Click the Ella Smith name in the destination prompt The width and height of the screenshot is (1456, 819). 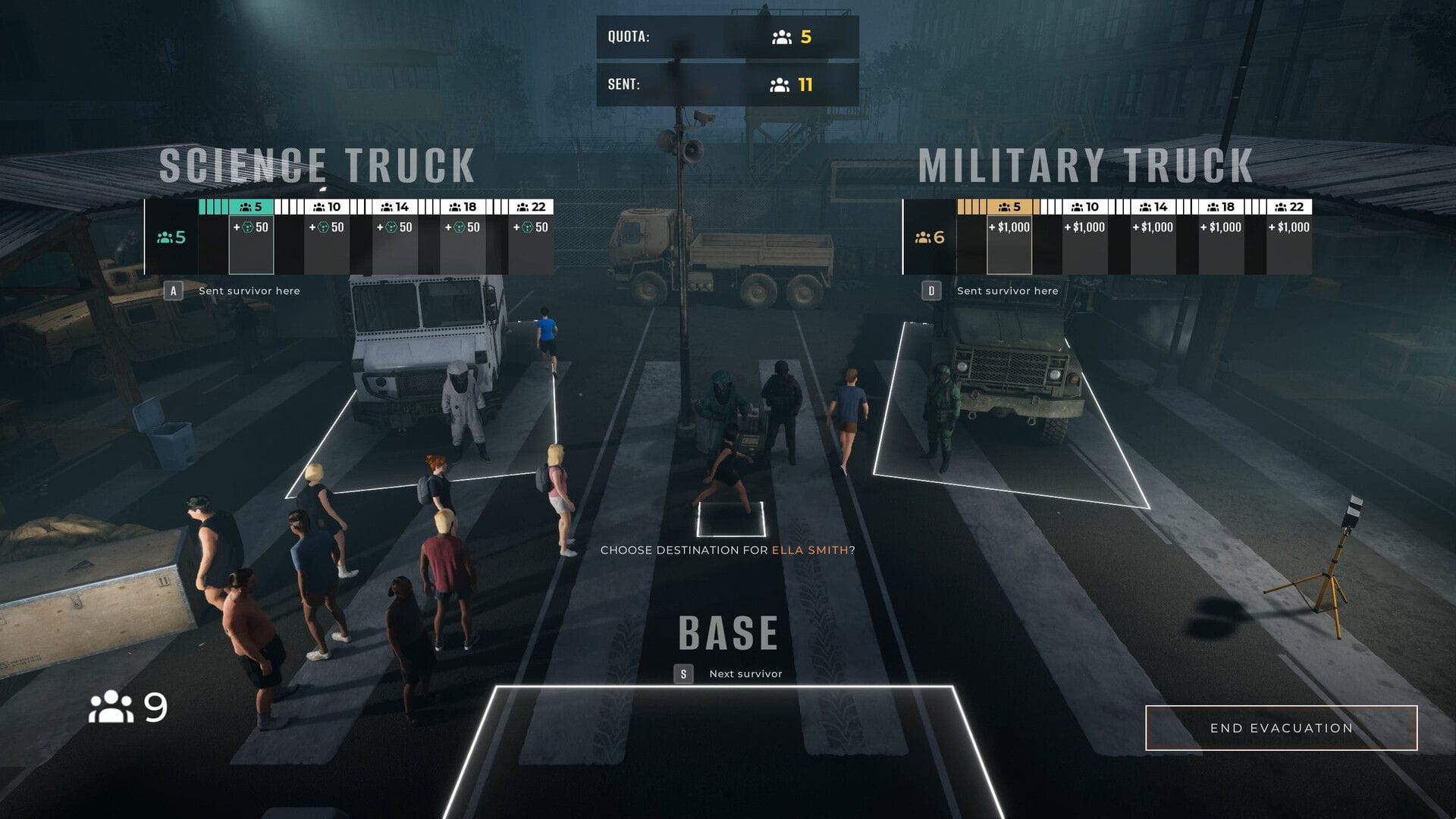(x=811, y=552)
